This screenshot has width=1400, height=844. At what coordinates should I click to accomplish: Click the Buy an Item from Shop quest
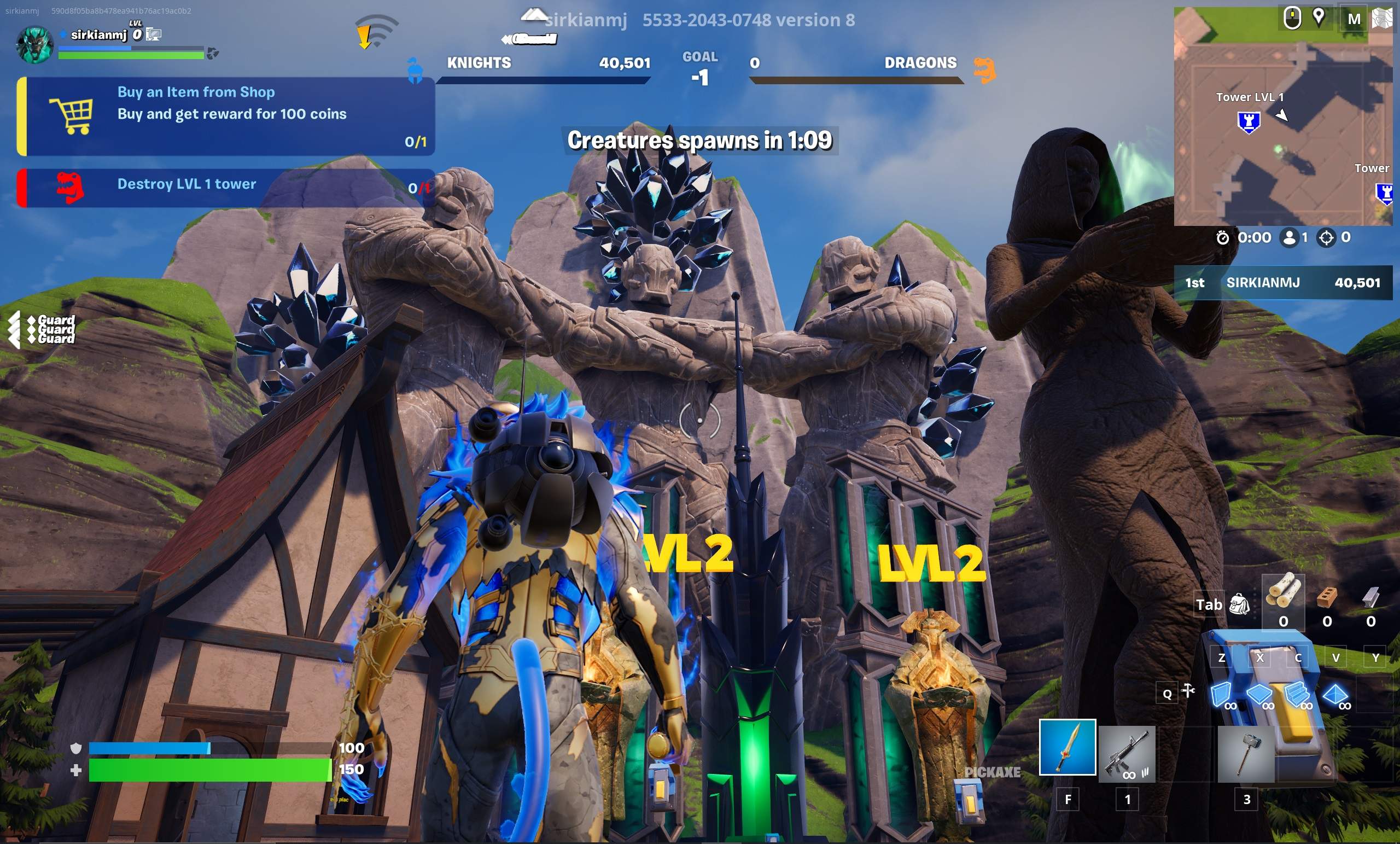click(x=196, y=92)
